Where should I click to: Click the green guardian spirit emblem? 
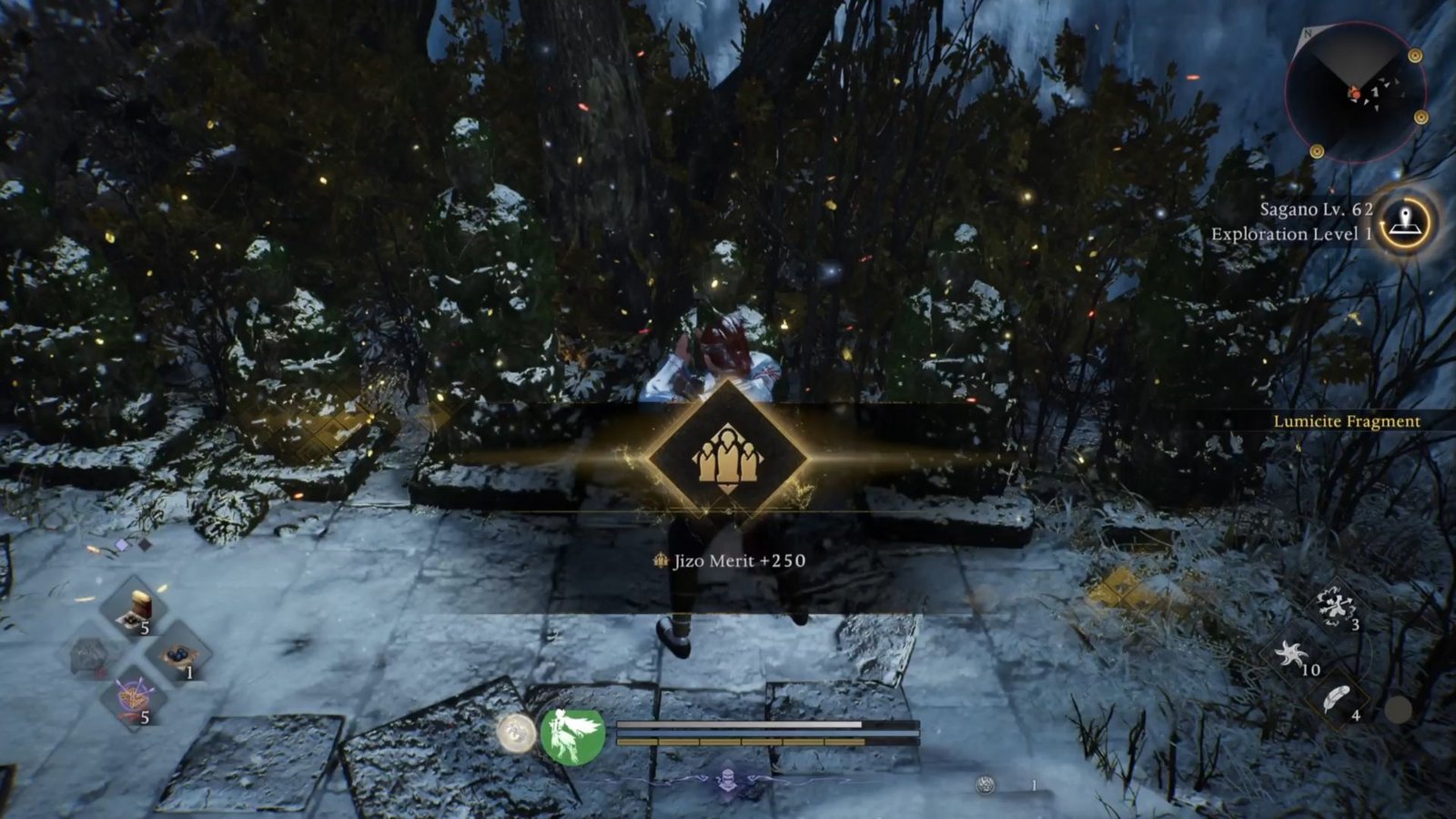pos(573,734)
